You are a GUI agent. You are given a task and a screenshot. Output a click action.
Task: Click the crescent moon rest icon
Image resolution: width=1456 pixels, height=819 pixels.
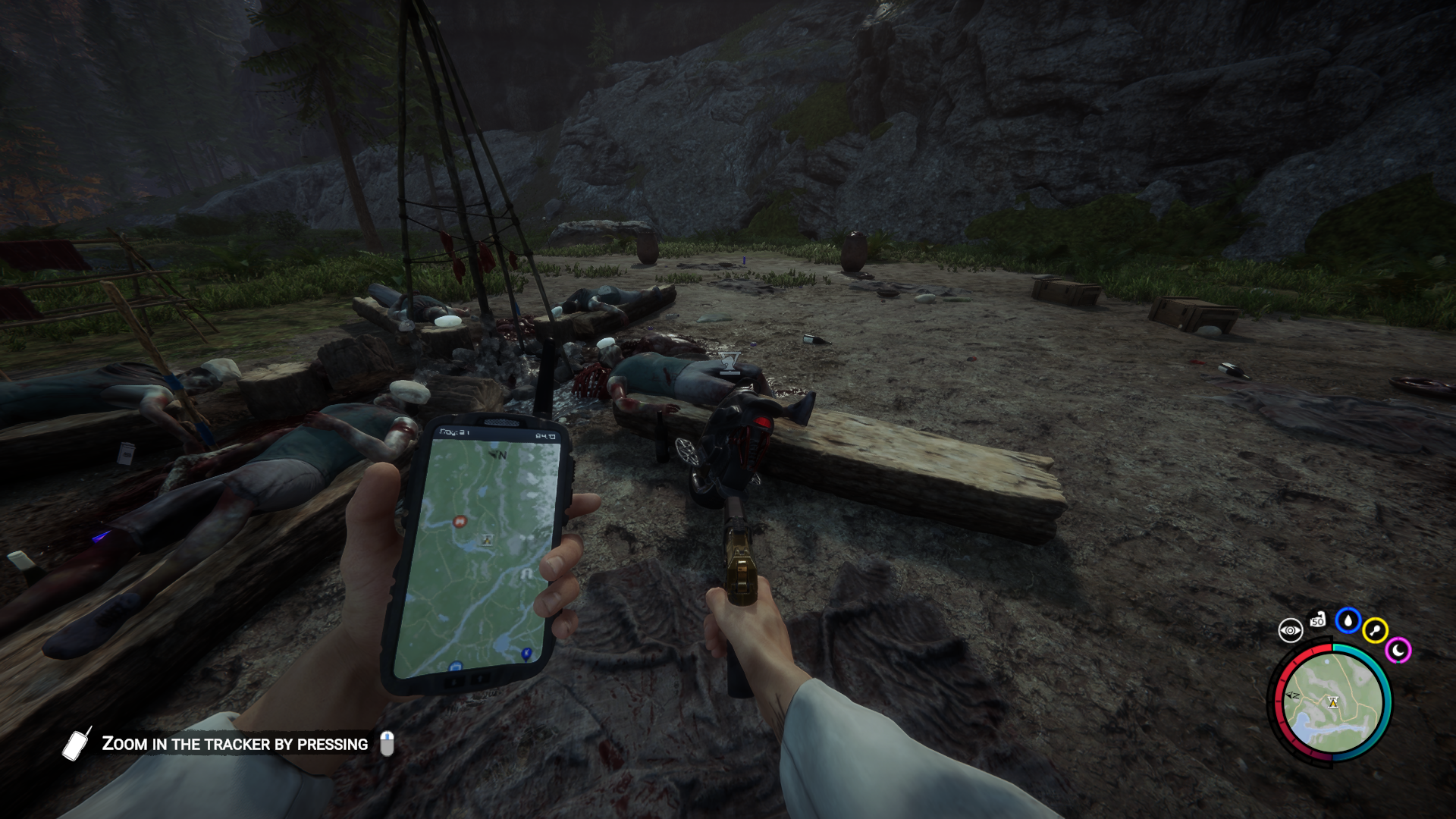point(1398,650)
